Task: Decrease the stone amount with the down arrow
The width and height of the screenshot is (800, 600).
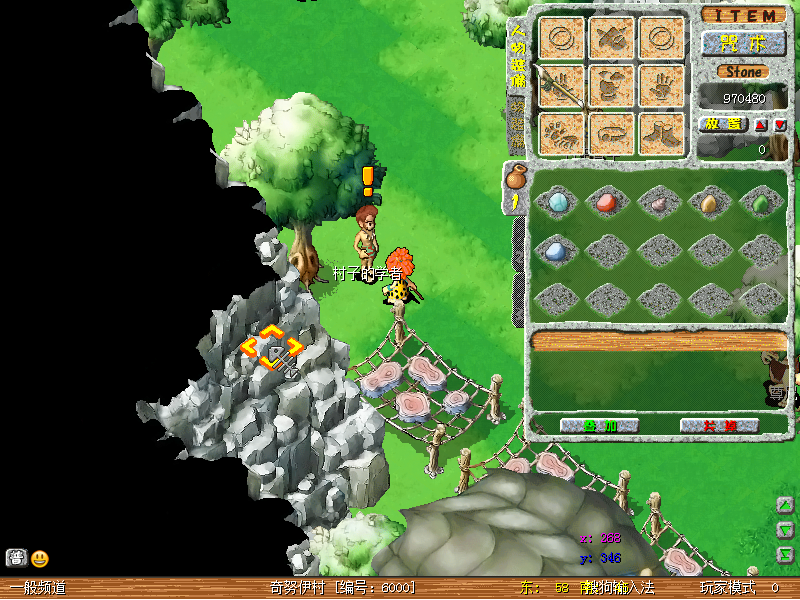Action: pyautogui.click(x=780, y=125)
